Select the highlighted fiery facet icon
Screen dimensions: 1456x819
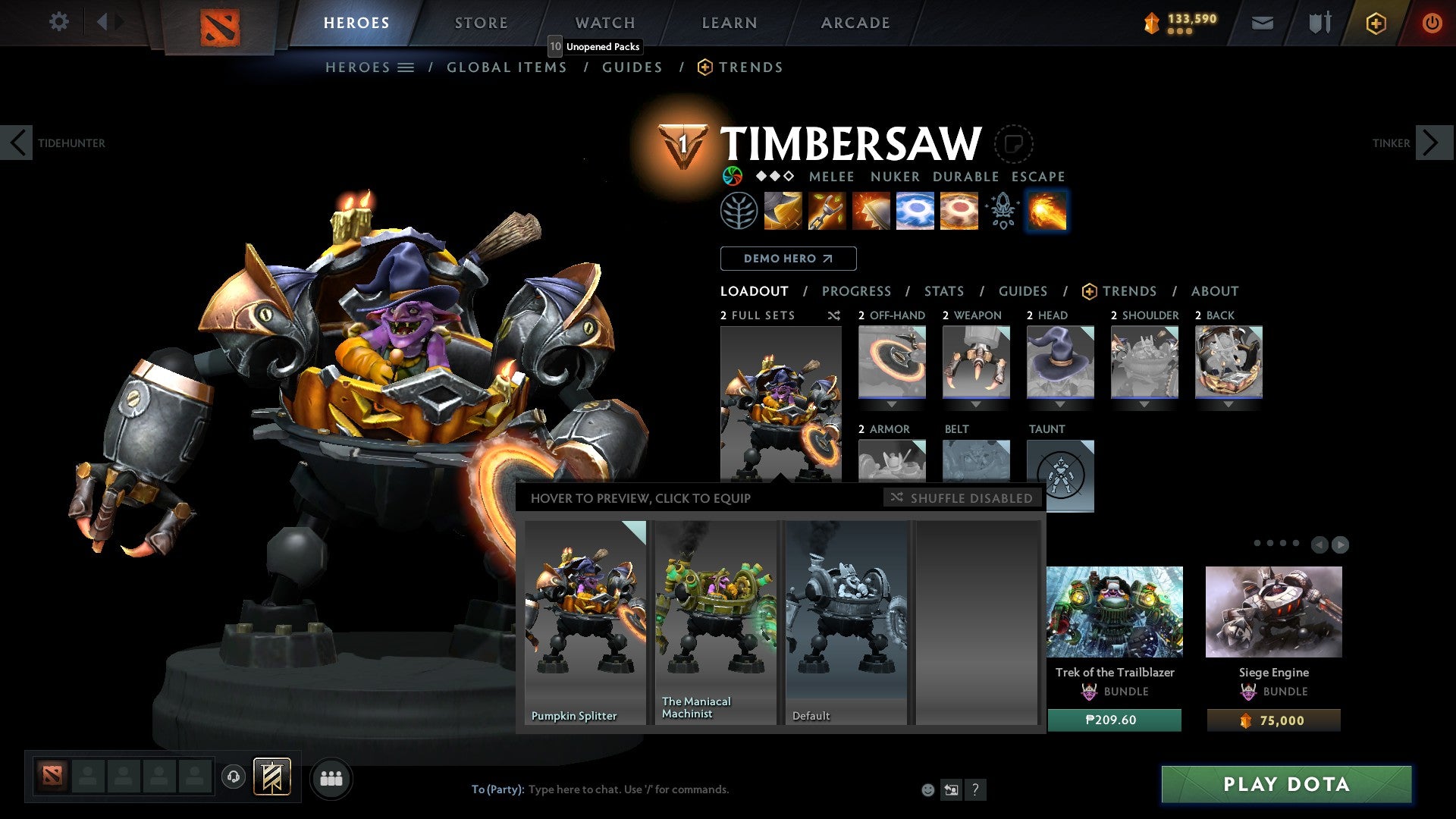point(1046,211)
